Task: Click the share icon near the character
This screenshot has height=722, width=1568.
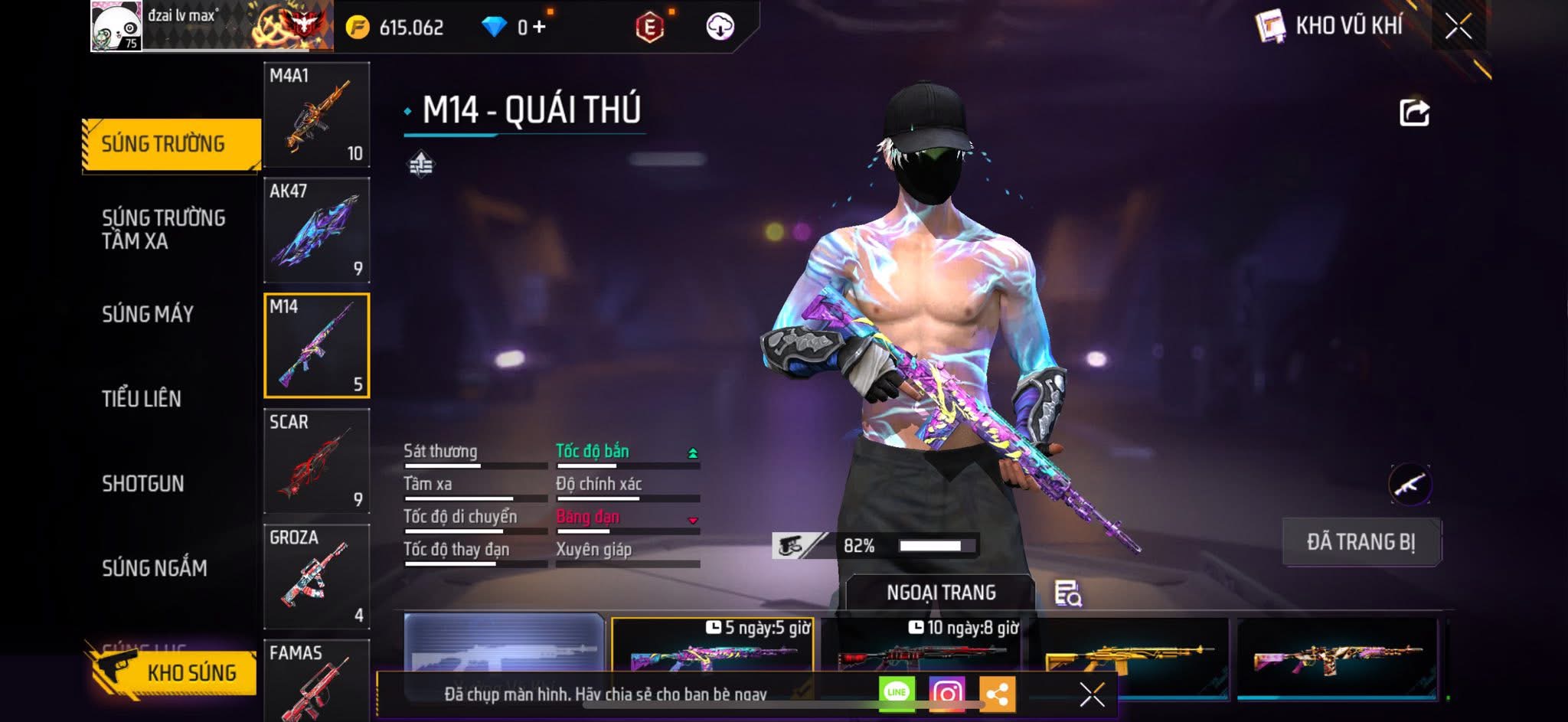Action: coord(1414,113)
